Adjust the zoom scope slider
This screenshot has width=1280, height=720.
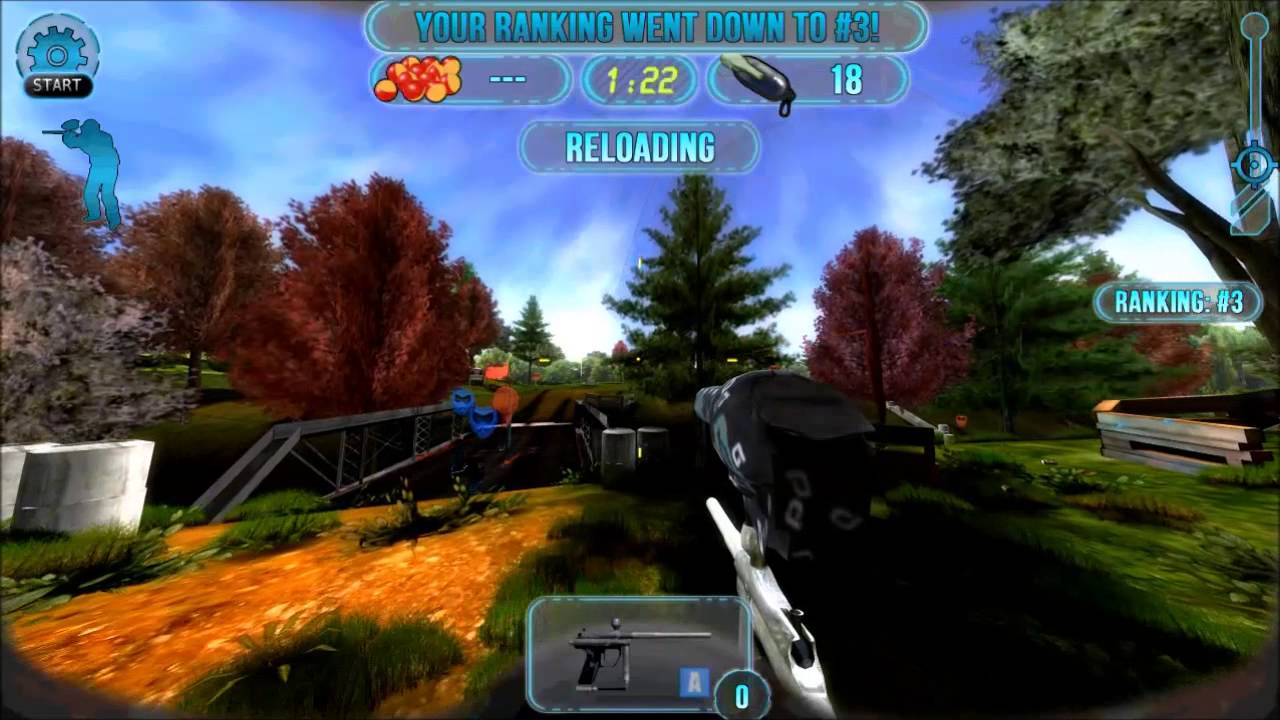tap(1254, 163)
